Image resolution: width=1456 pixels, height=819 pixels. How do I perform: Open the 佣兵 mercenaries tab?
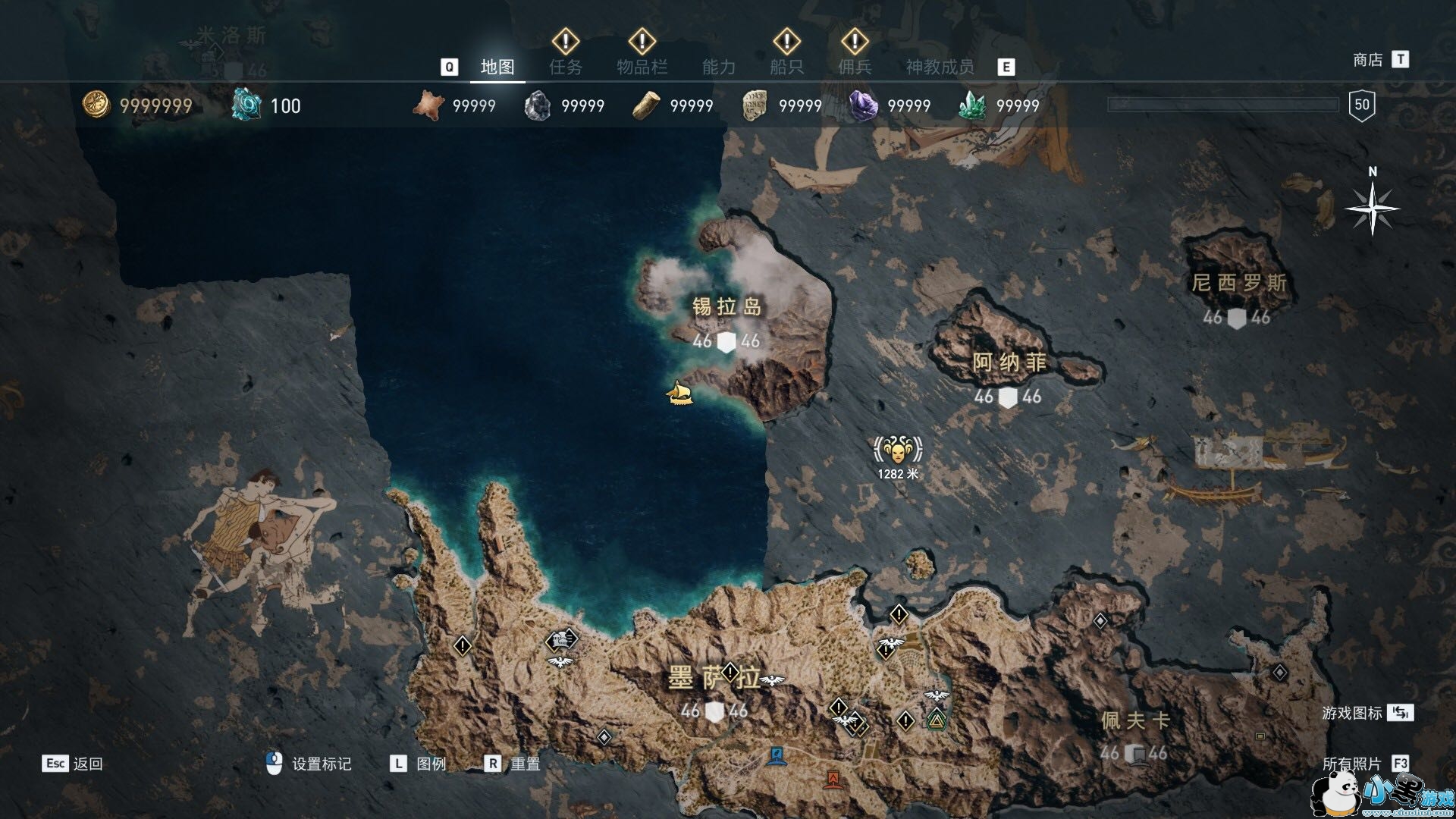[x=855, y=67]
